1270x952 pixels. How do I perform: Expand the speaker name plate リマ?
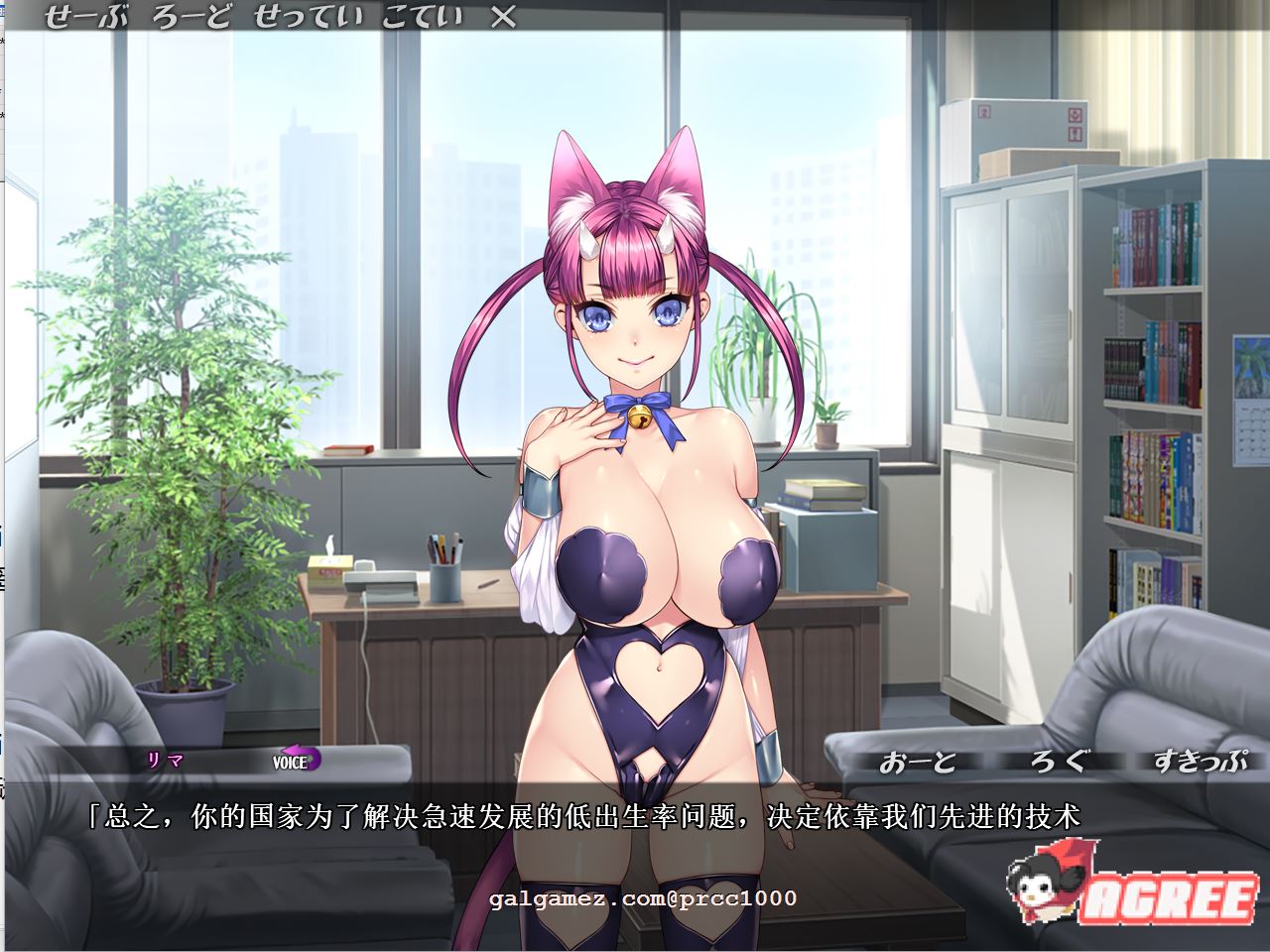point(164,762)
